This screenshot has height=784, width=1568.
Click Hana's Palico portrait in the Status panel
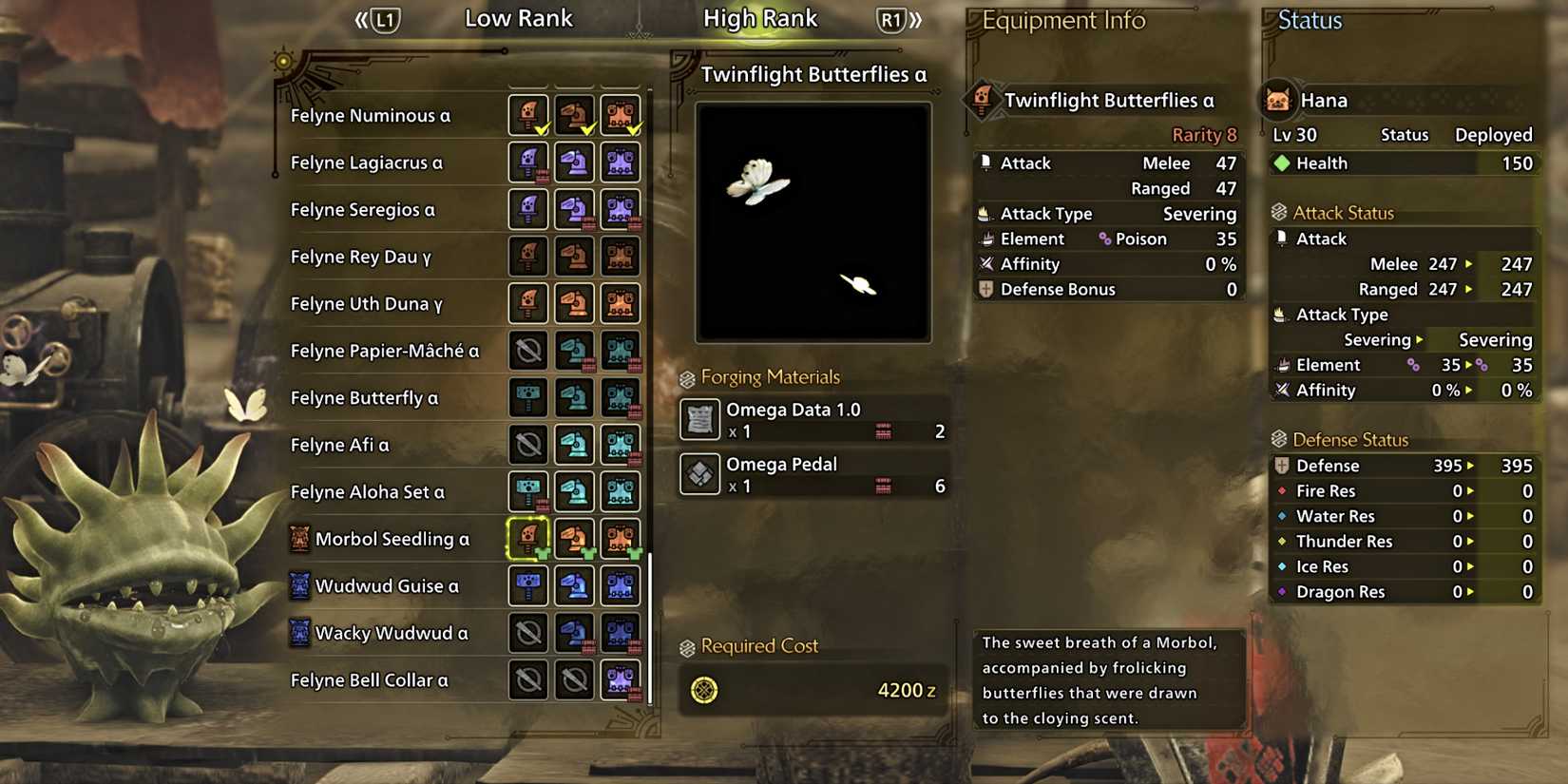[x=1279, y=100]
